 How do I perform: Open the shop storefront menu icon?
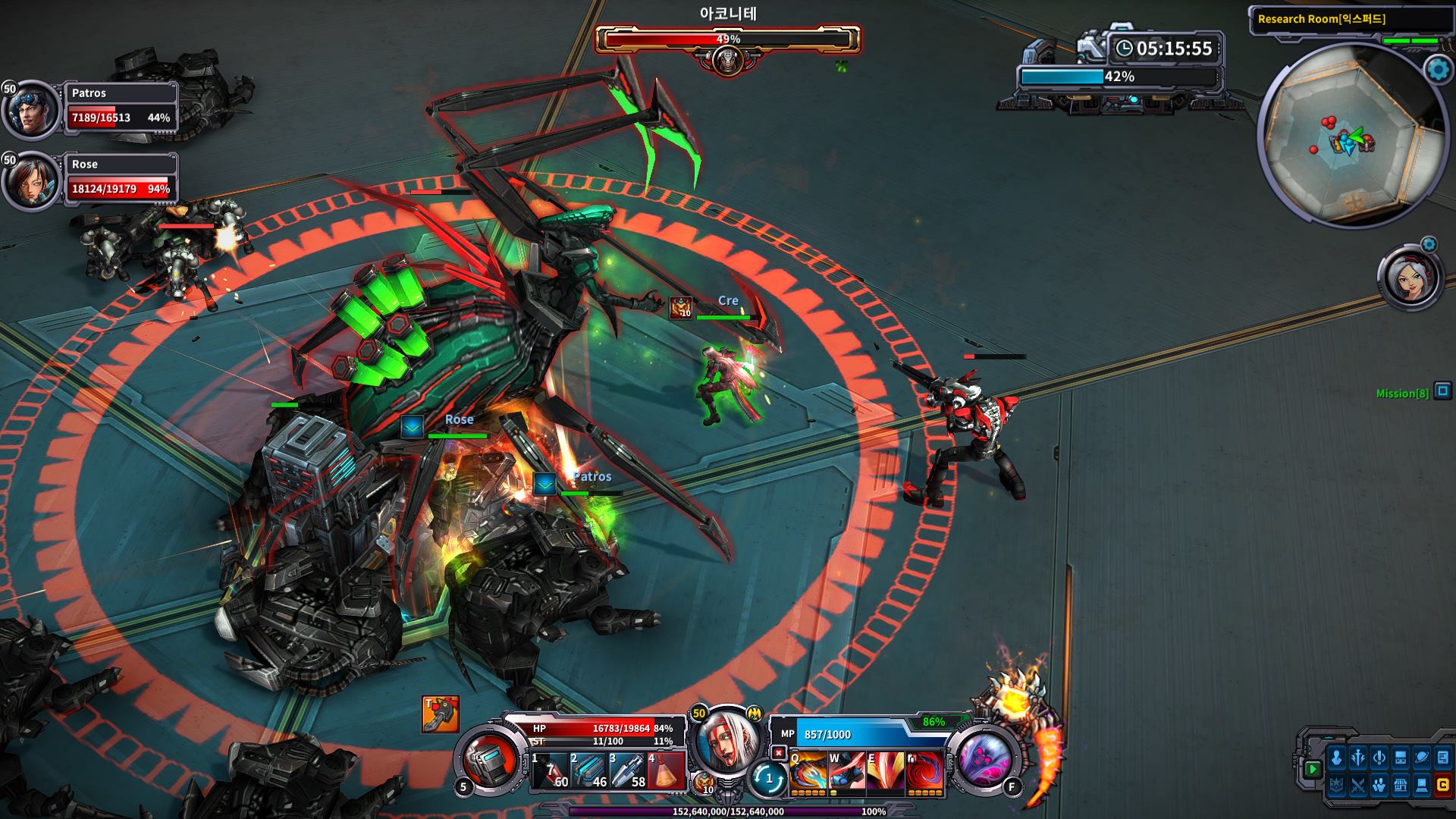1400,786
